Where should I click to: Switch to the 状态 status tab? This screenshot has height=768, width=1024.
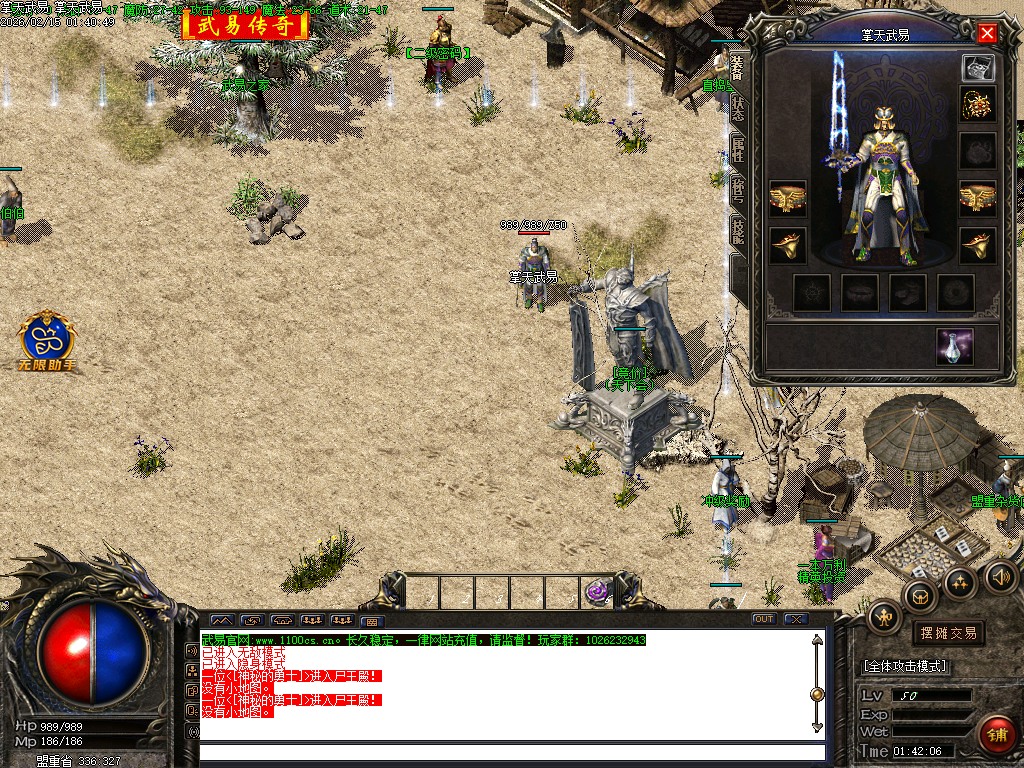(737, 108)
